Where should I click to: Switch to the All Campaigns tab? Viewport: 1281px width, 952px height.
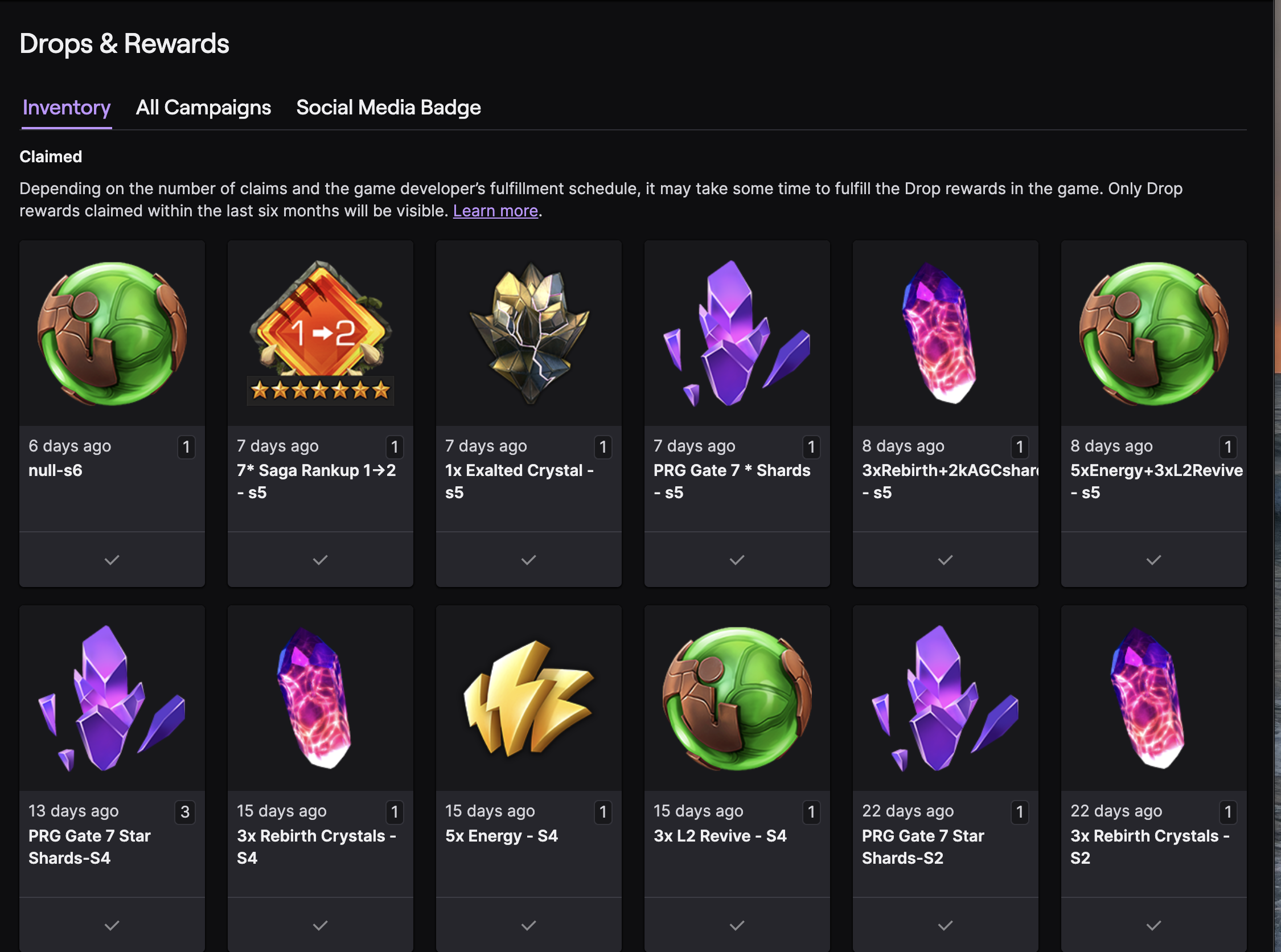pos(203,107)
